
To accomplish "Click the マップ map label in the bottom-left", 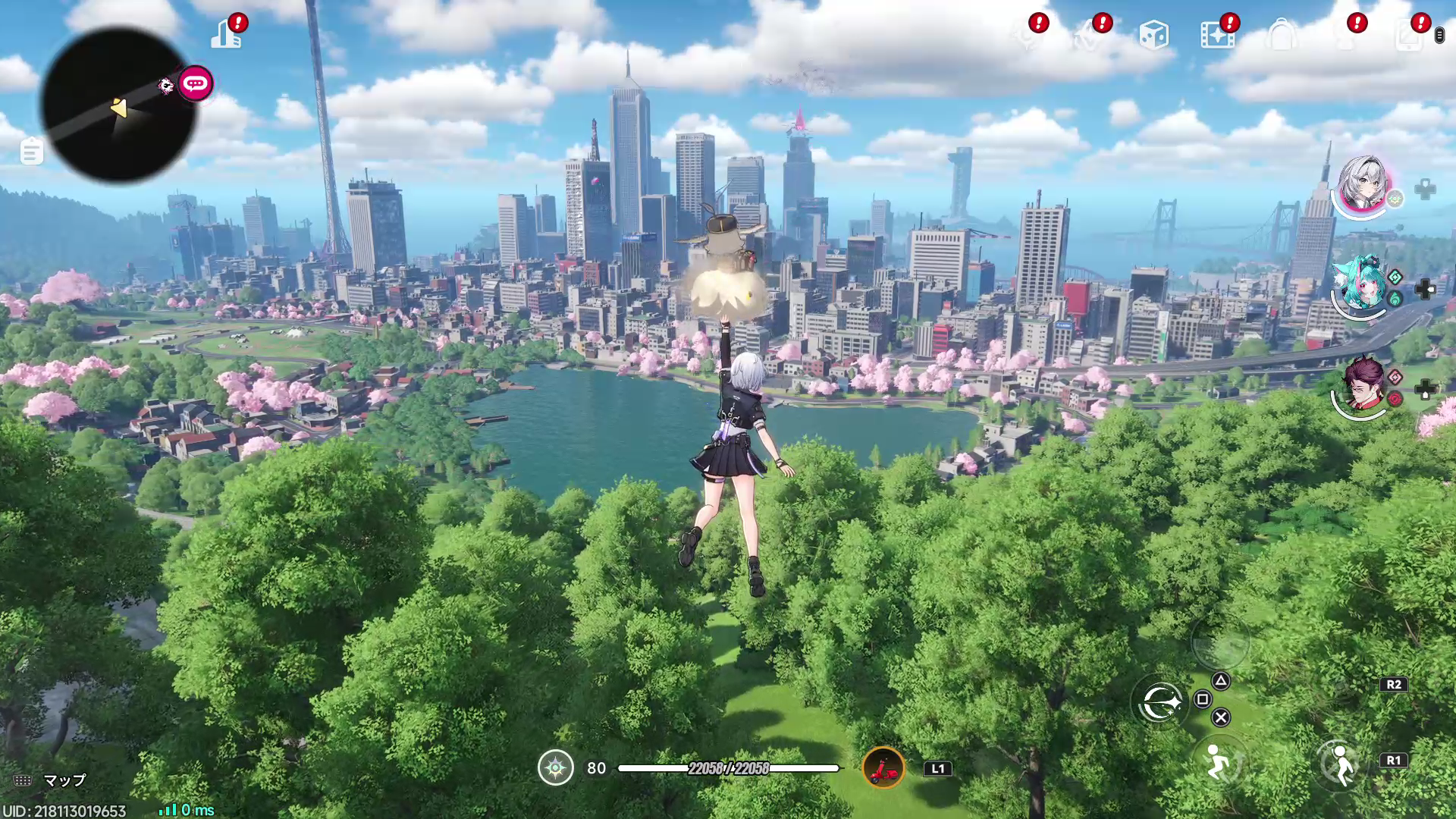I will tap(64, 780).
